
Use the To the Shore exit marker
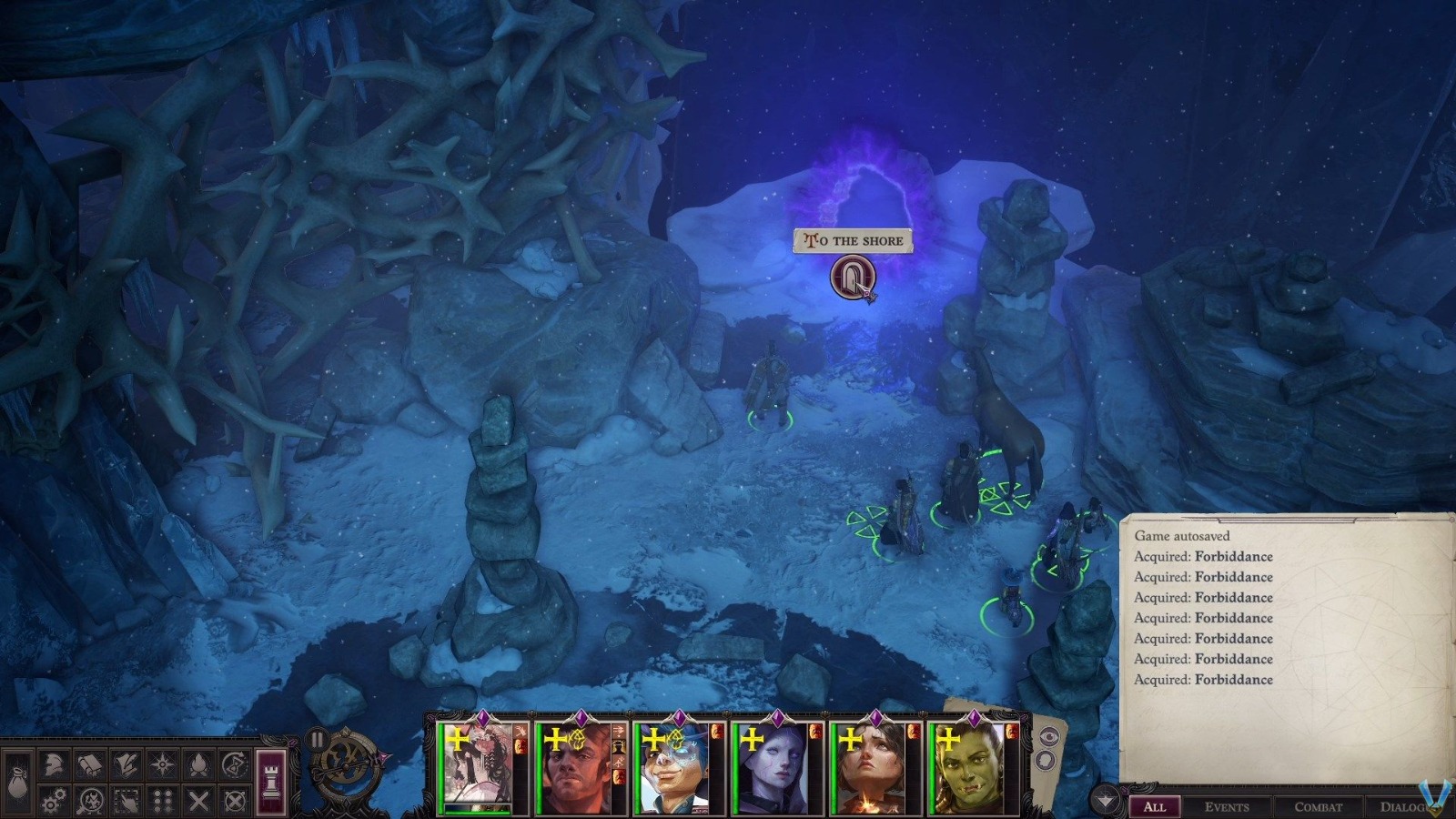tap(853, 276)
